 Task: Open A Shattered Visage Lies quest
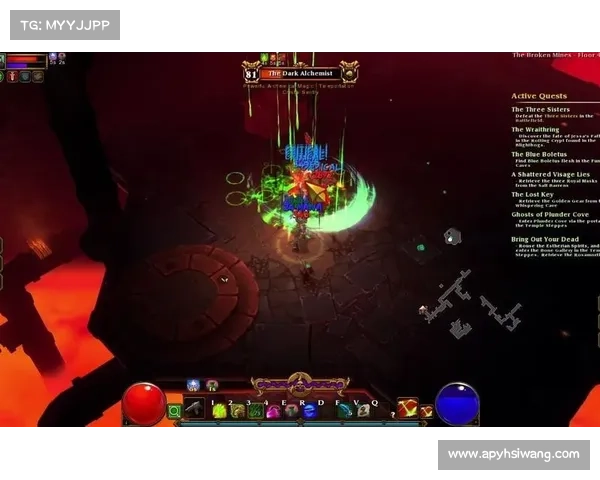pyautogui.click(x=550, y=174)
